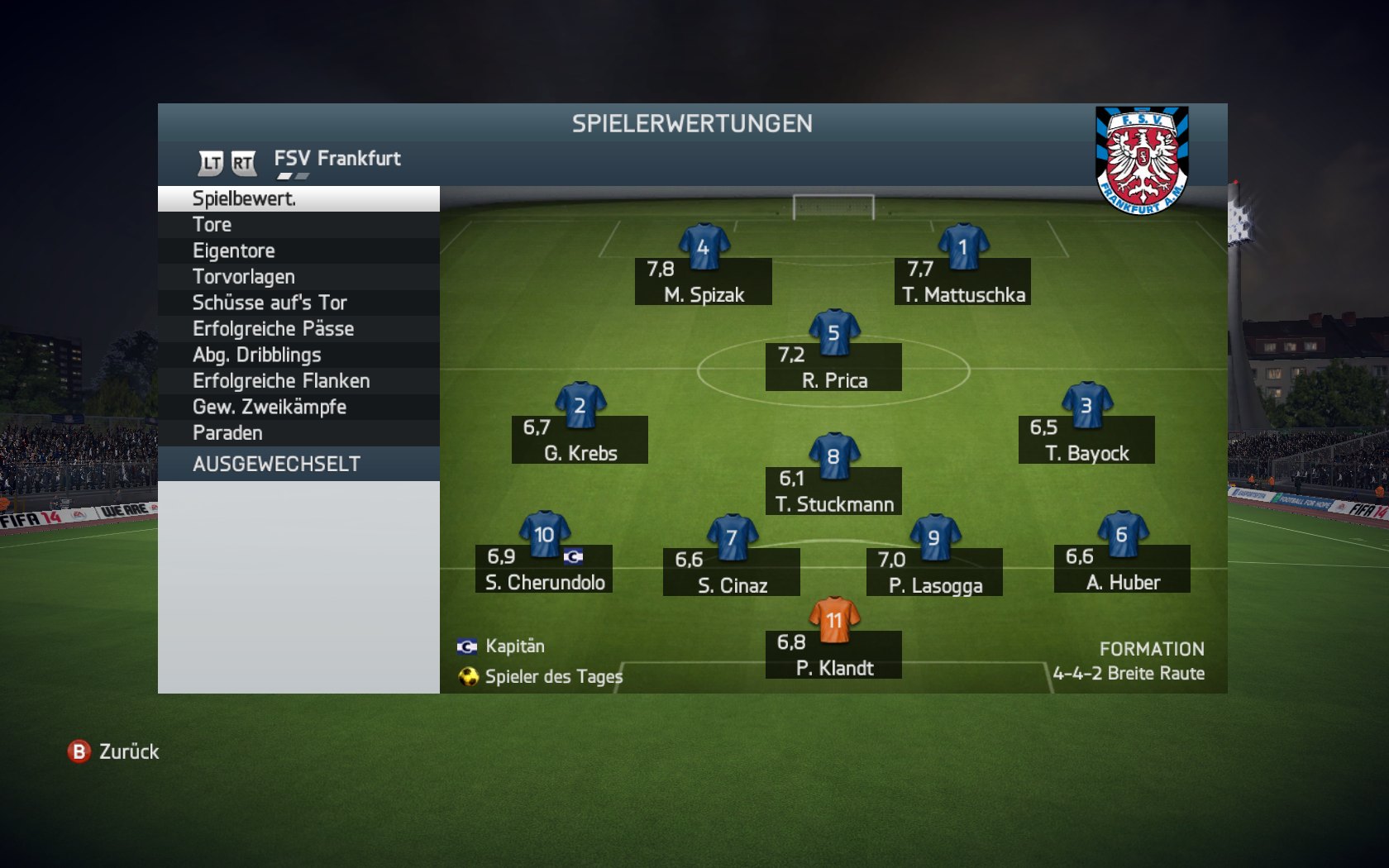Choose T. Mattuschka on the pitch
The height and width of the screenshot is (868, 1389).
tap(962, 281)
